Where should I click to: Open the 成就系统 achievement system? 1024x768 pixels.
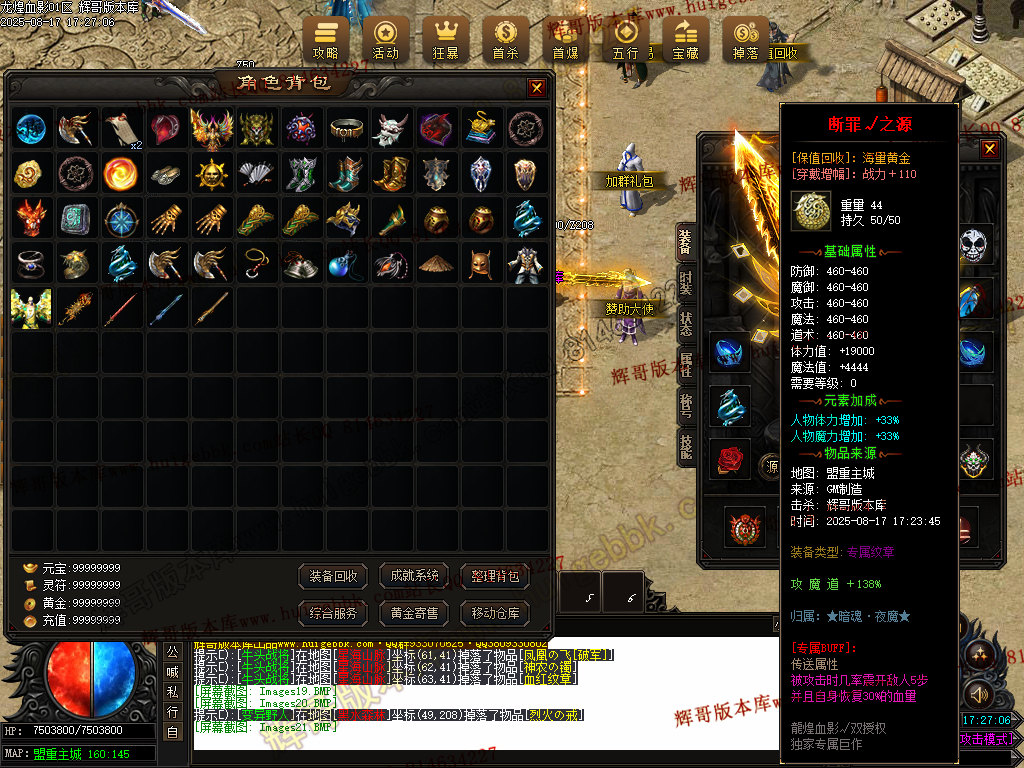pyautogui.click(x=415, y=576)
